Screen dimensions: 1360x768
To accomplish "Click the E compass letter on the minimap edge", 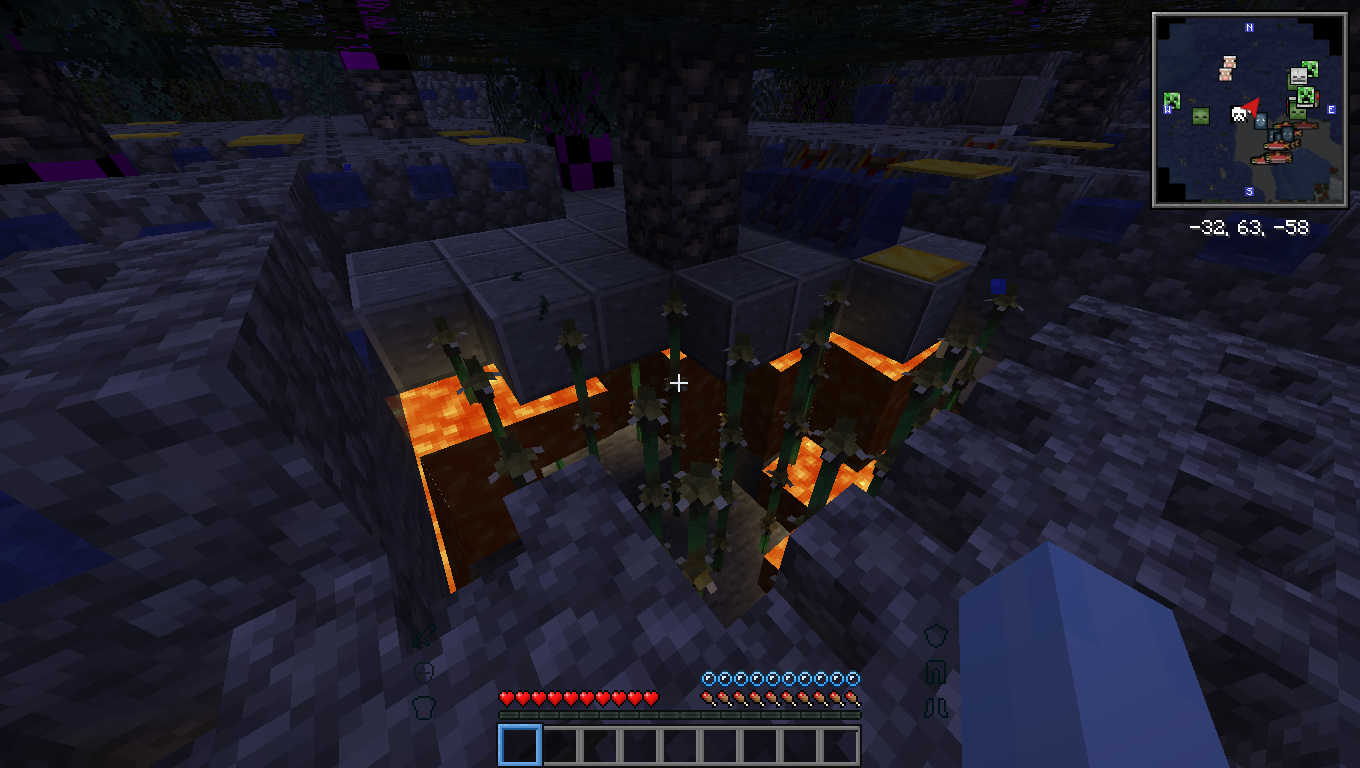I will pos(1332,109).
